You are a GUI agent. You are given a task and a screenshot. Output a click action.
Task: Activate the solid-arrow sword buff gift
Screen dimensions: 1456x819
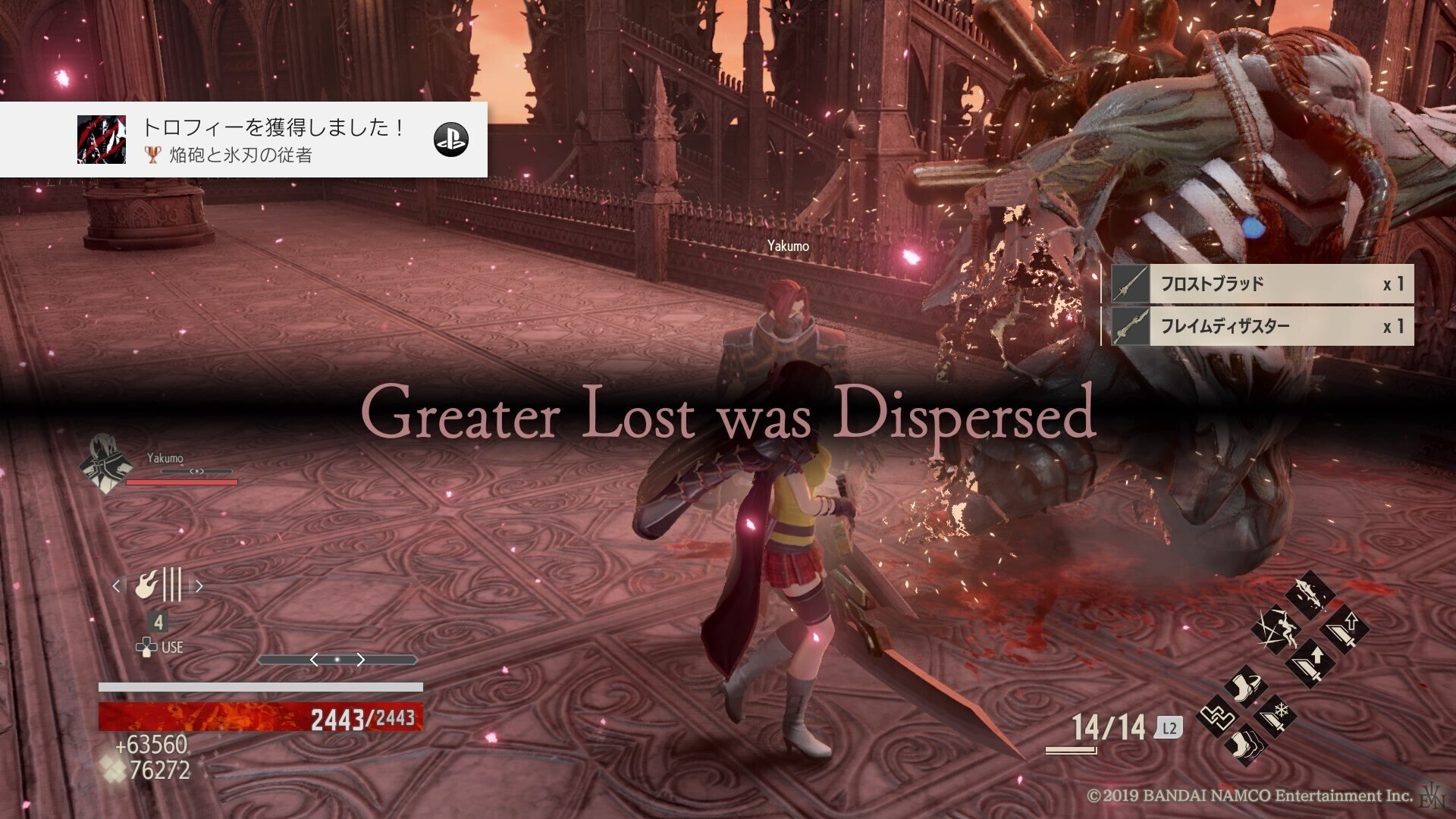(1310, 664)
